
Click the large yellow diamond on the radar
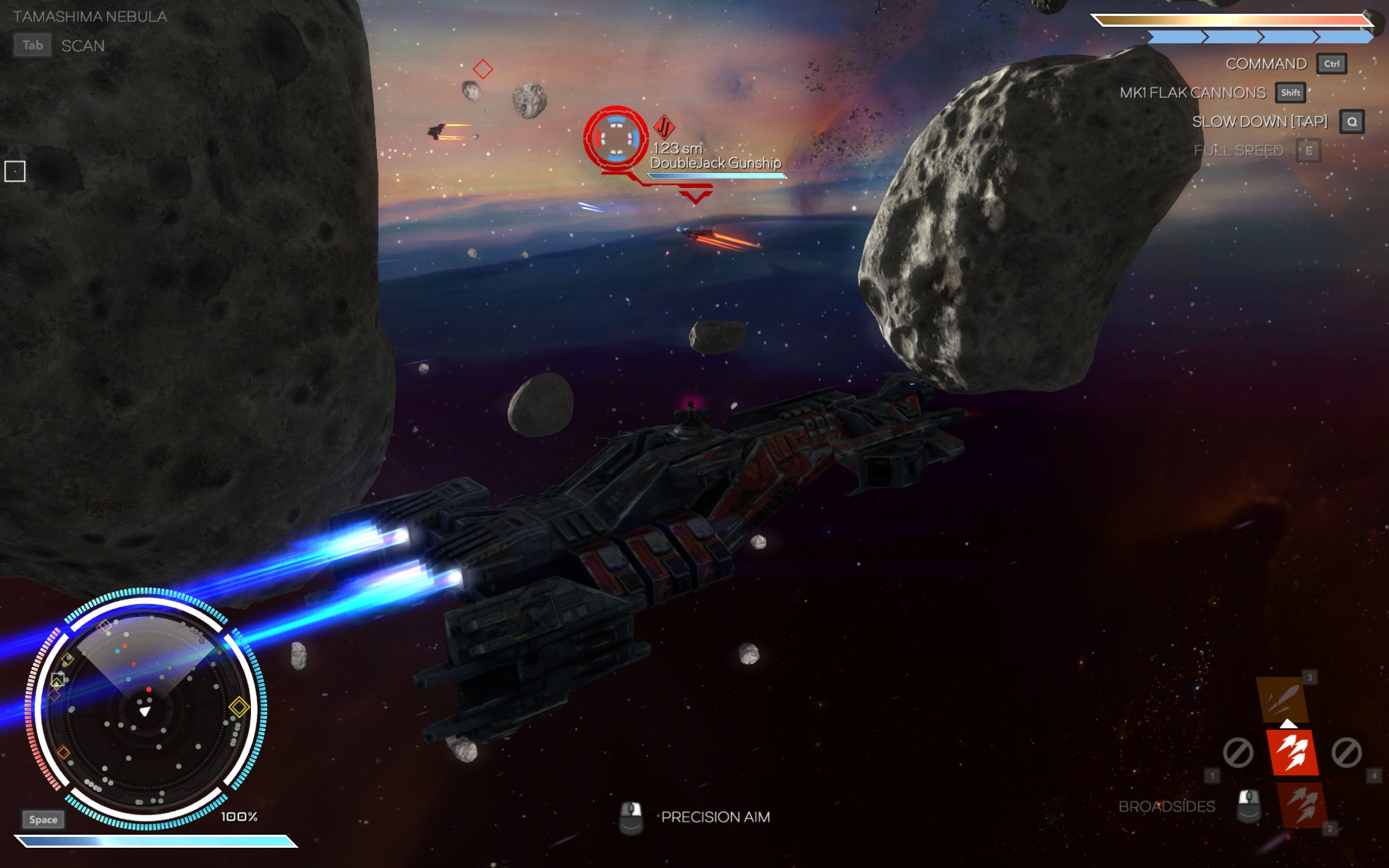[x=239, y=707]
